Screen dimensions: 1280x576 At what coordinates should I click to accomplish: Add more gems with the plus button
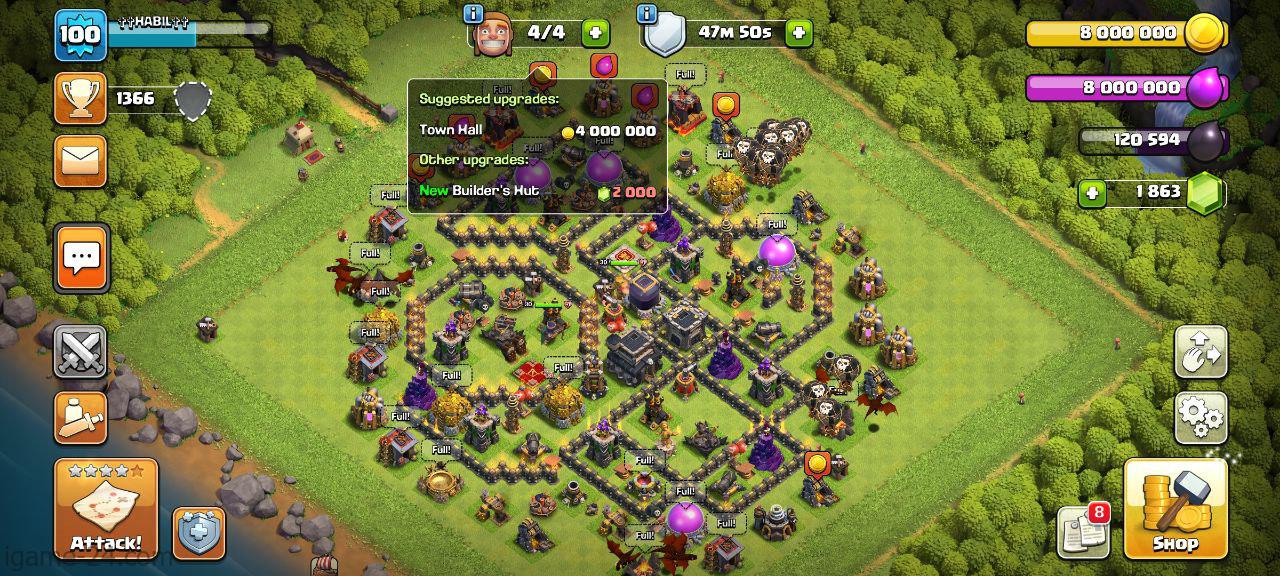pyautogui.click(x=1090, y=192)
